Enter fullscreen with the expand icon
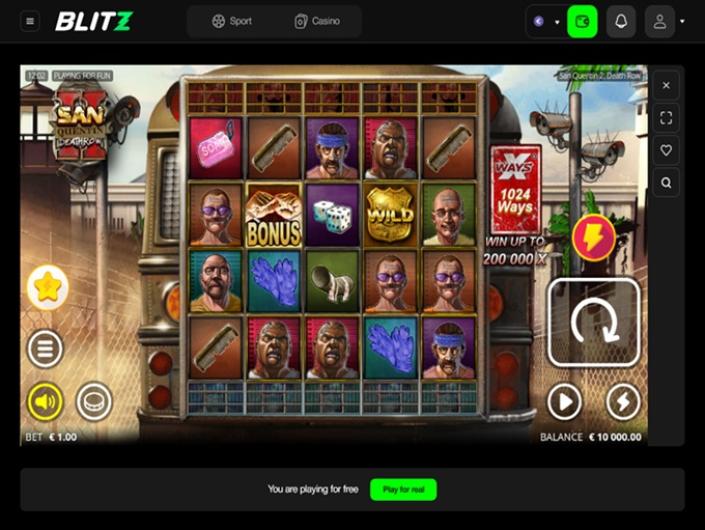Screen dimensions: 705x530 (667, 118)
